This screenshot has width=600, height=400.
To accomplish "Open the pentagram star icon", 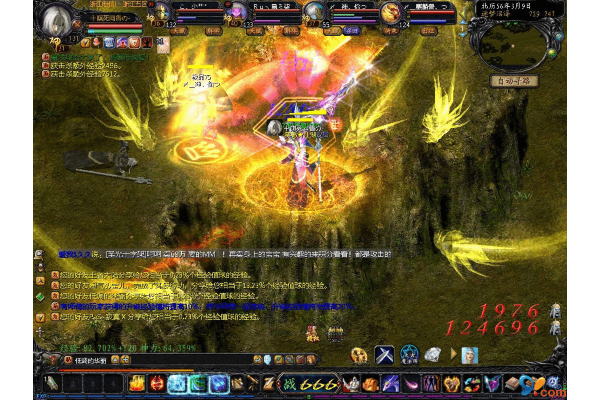I will [x=409, y=354].
